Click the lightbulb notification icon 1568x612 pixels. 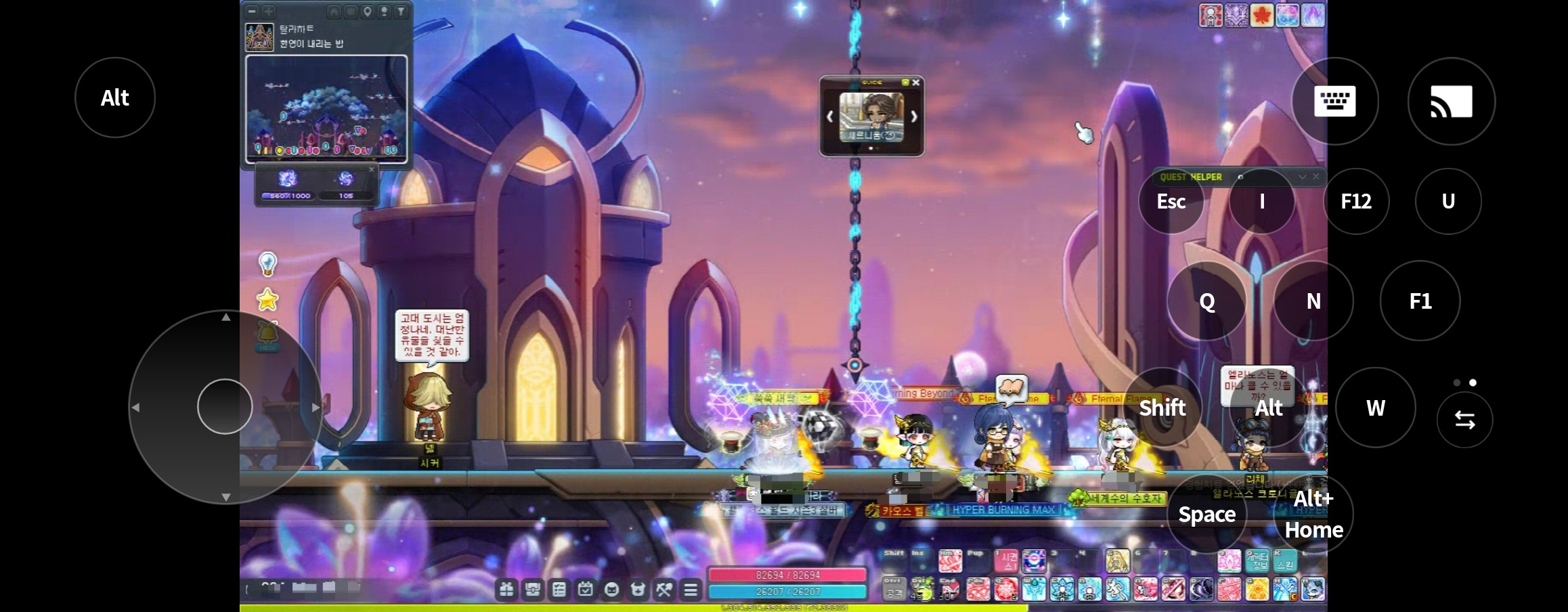(x=268, y=263)
